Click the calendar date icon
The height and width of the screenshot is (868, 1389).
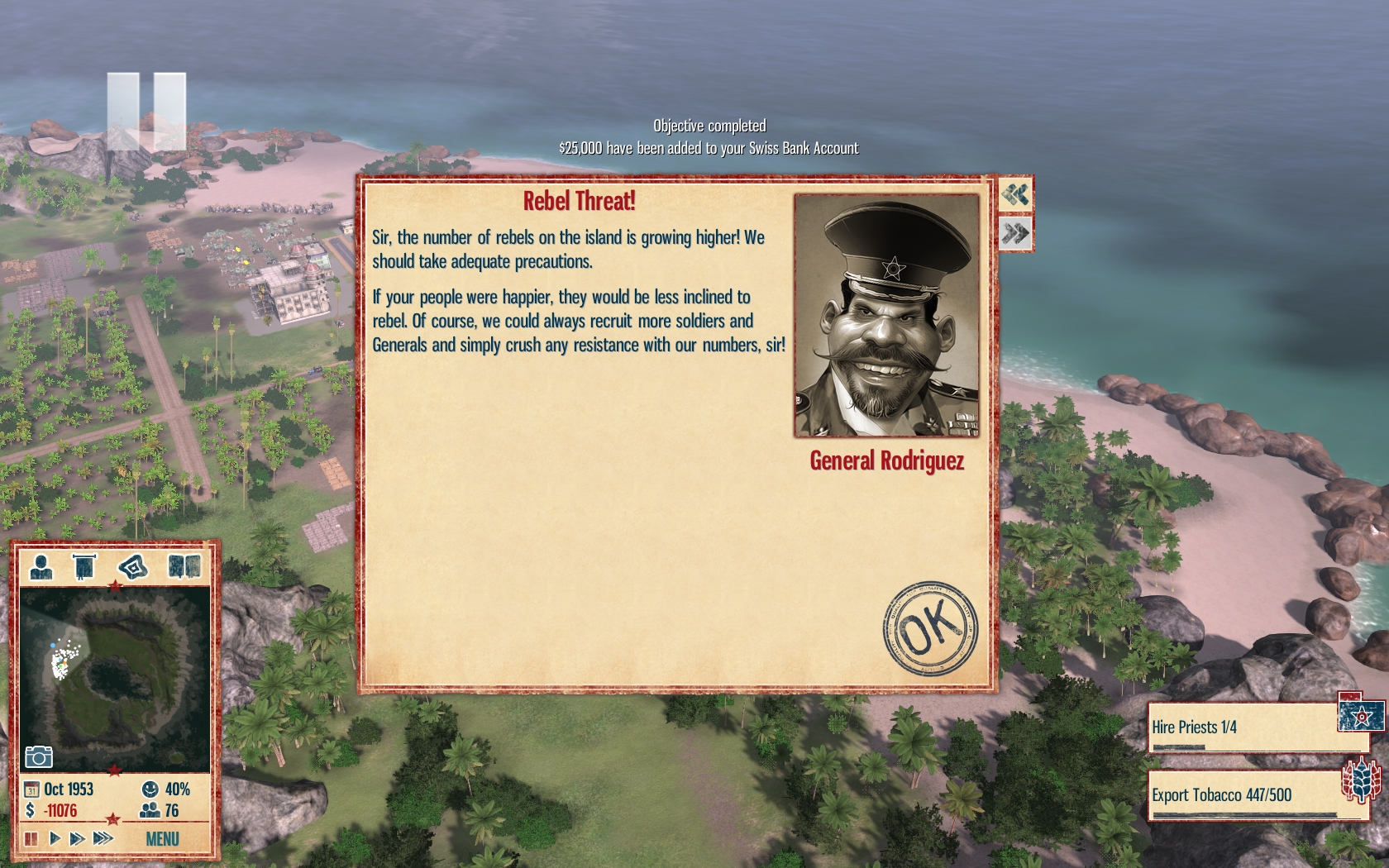coord(31,789)
